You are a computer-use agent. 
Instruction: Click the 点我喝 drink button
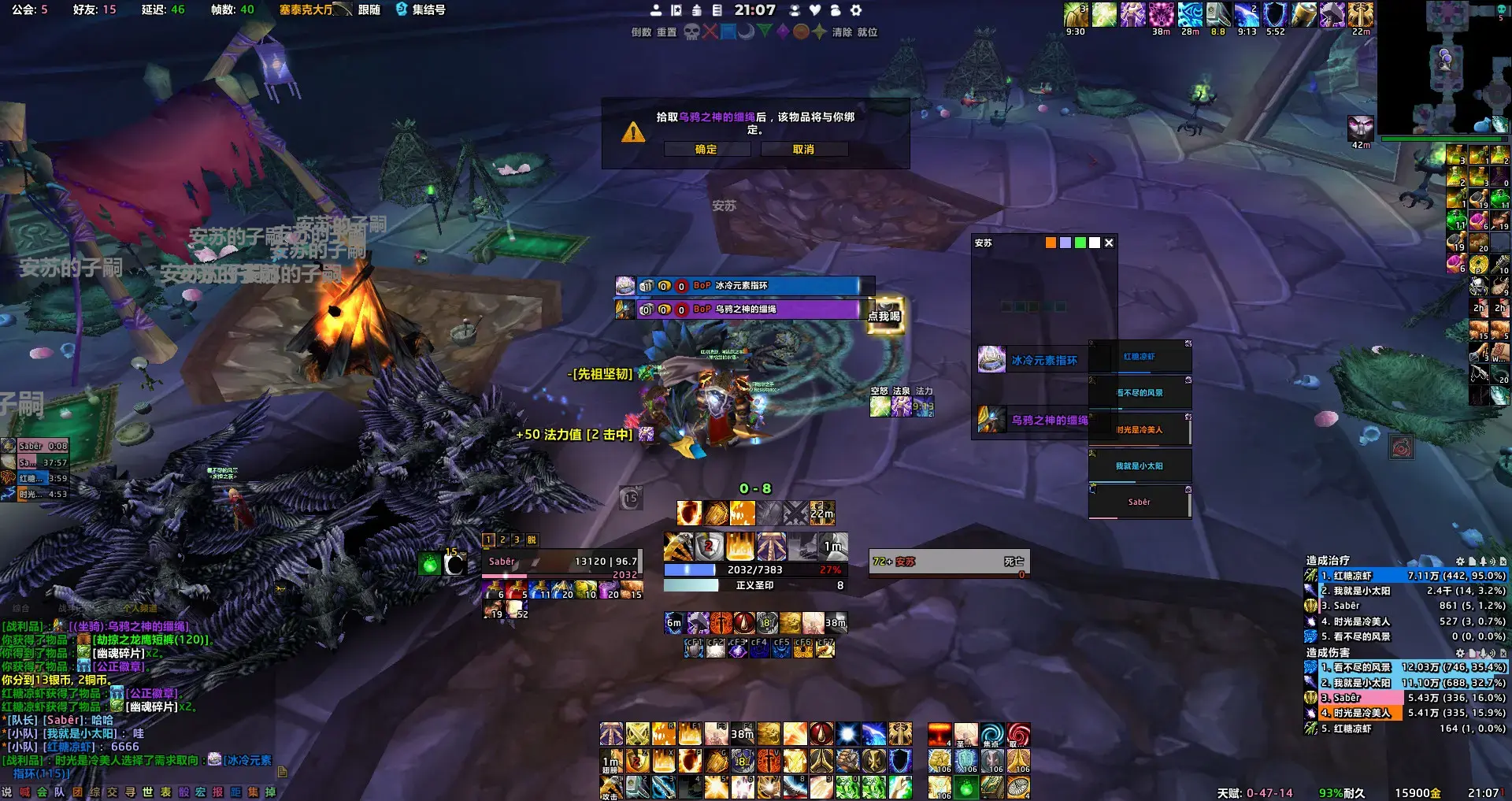[x=884, y=316]
